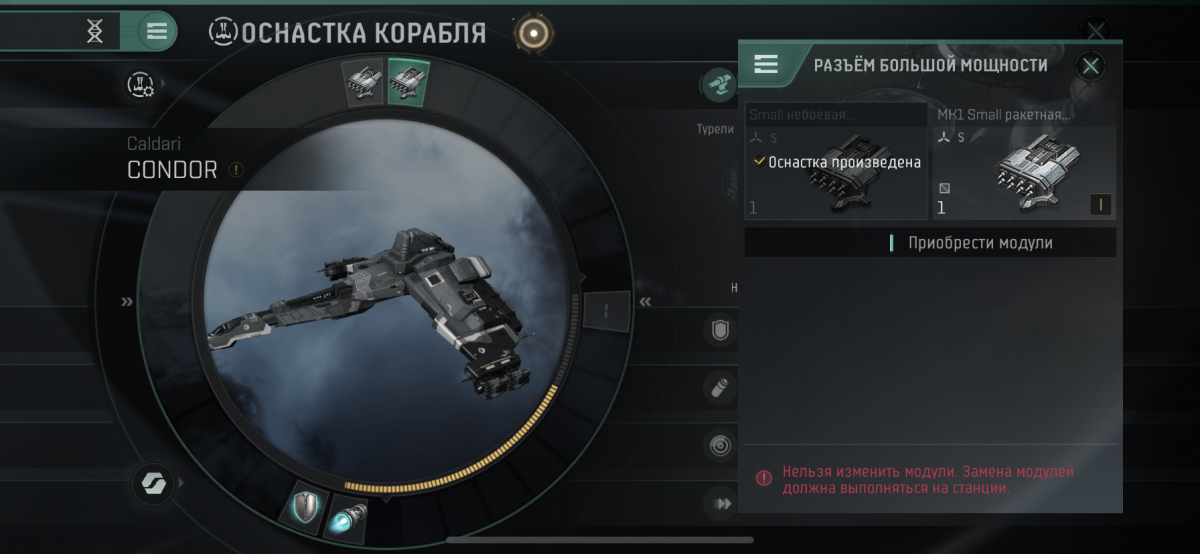Close the high power slot panel
Screen dimensions: 1200x554
click(1090, 66)
